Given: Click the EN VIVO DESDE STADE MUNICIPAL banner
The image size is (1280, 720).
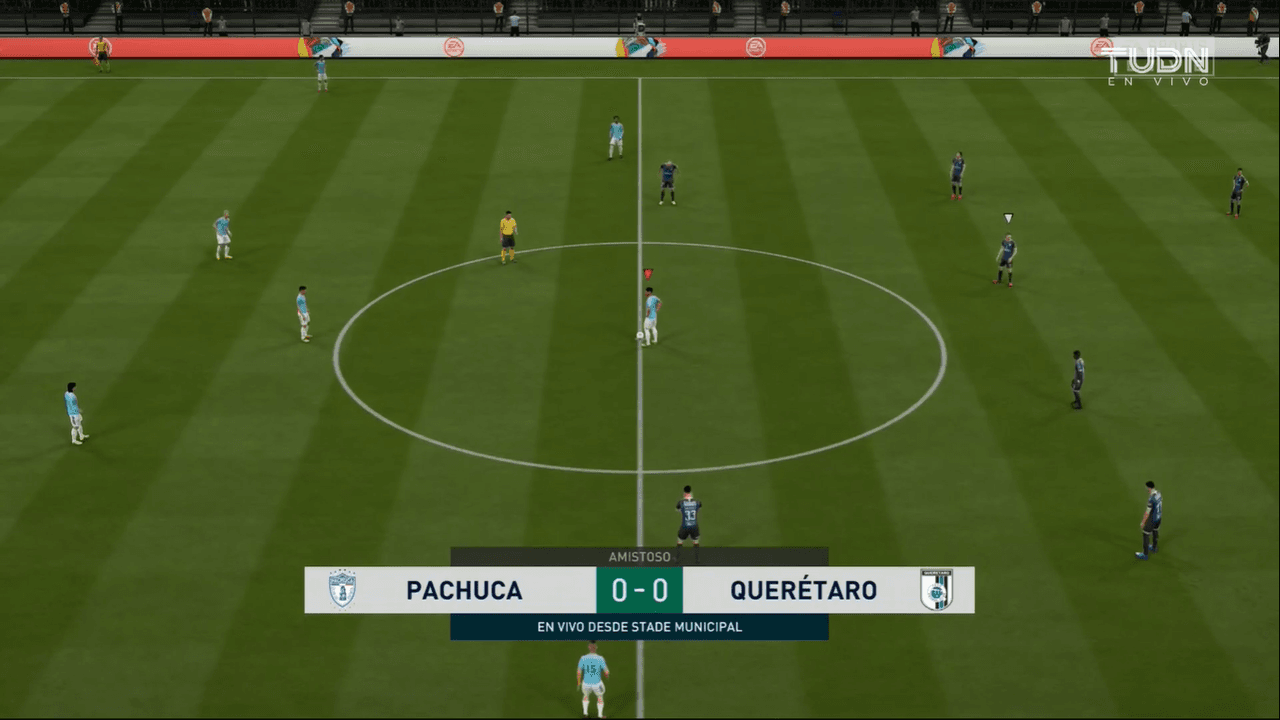Looking at the screenshot, I should [x=640, y=627].
